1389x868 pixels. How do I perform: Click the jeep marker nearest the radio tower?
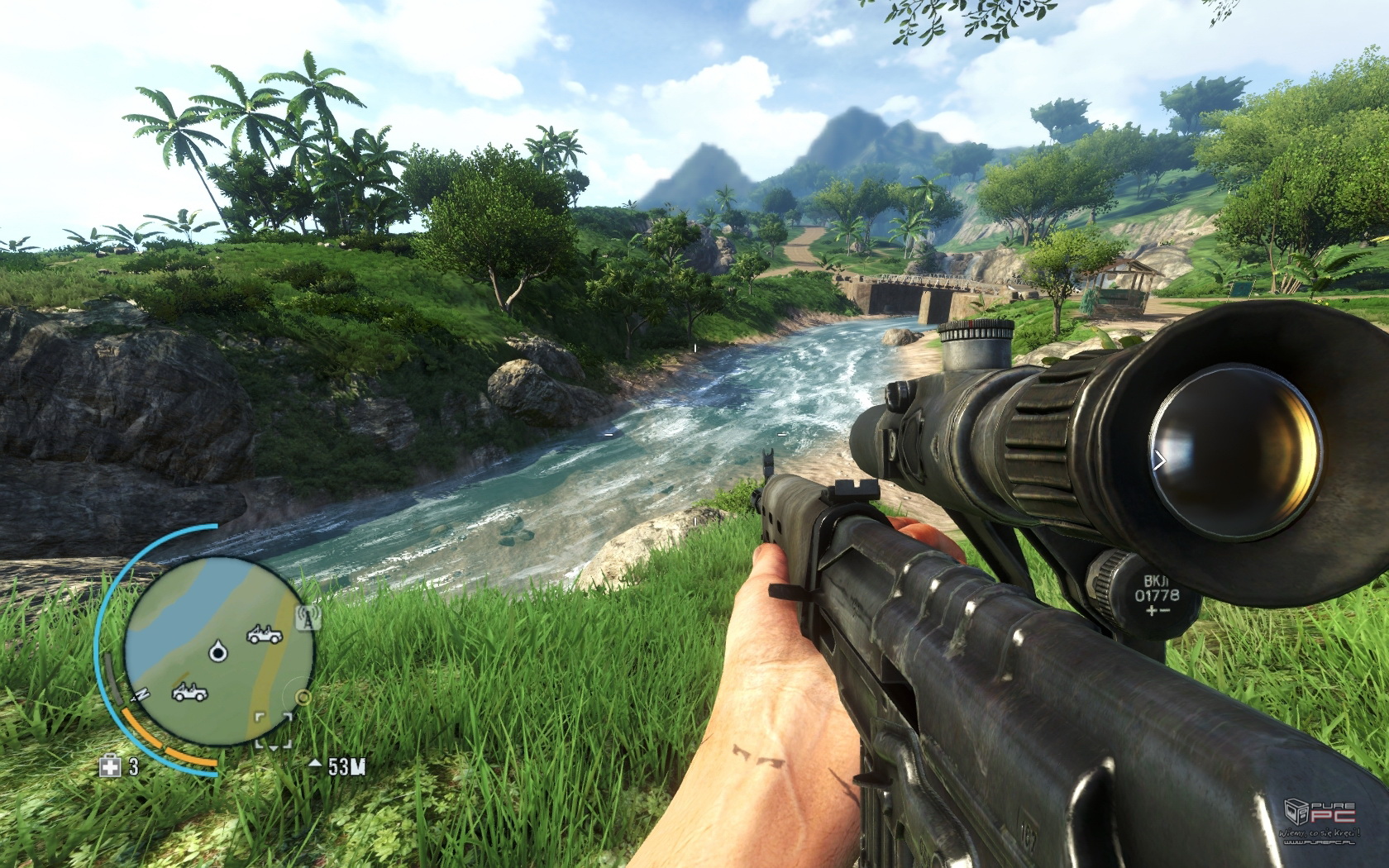[264, 635]
